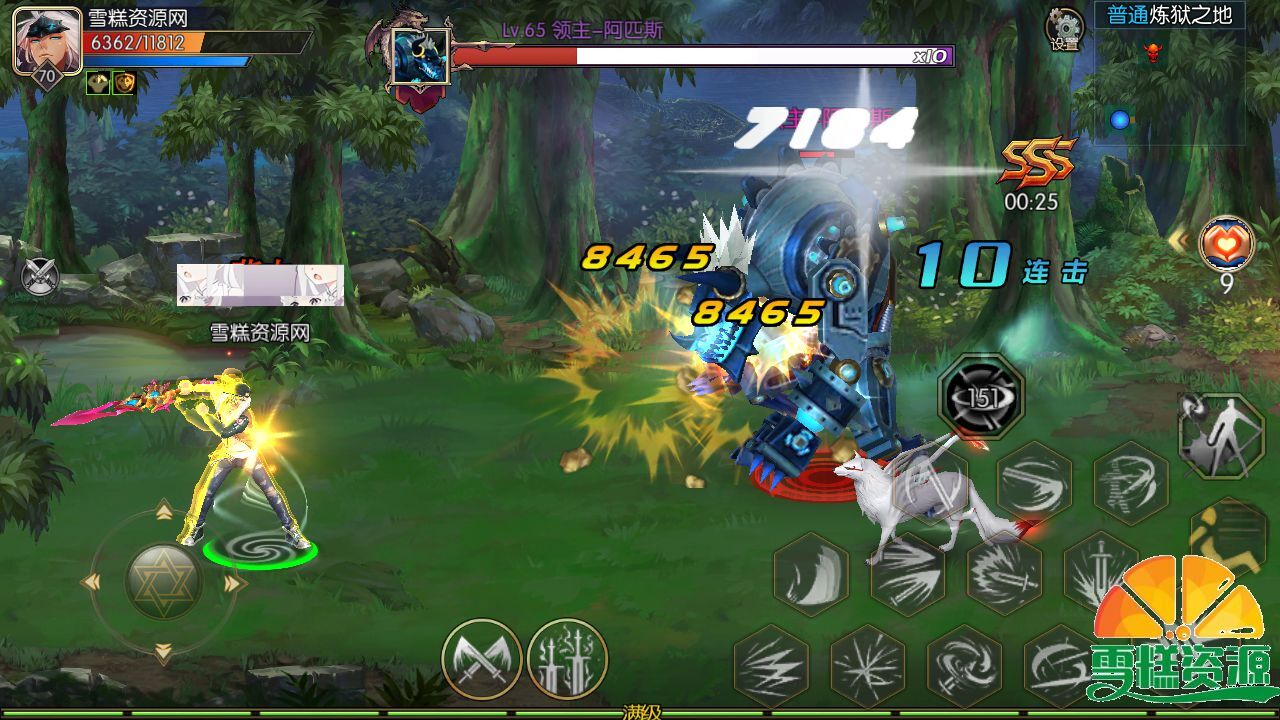This screenshot has width=1280, height=720.
Task: Cast the downward sword plunge skill
Action: click(1100, 573)
